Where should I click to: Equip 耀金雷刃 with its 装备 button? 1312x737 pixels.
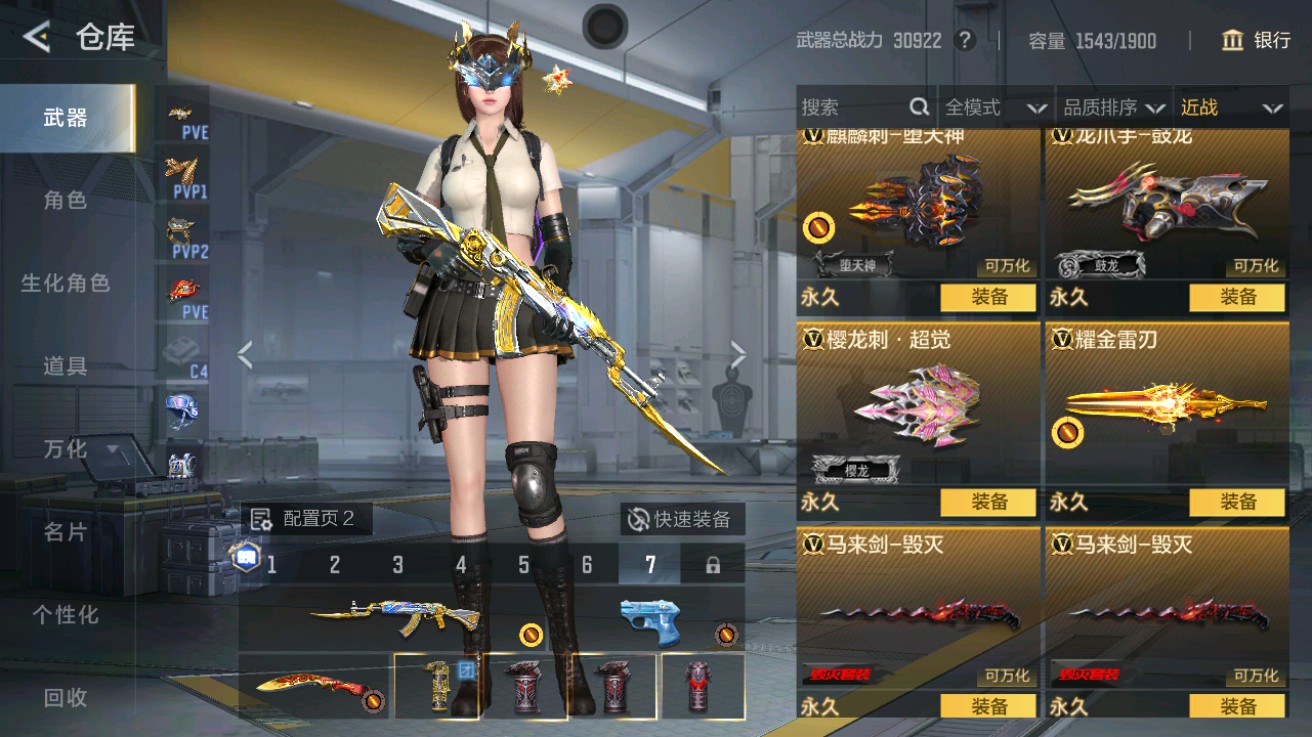pyautogui.click(x=1239, y=502)
